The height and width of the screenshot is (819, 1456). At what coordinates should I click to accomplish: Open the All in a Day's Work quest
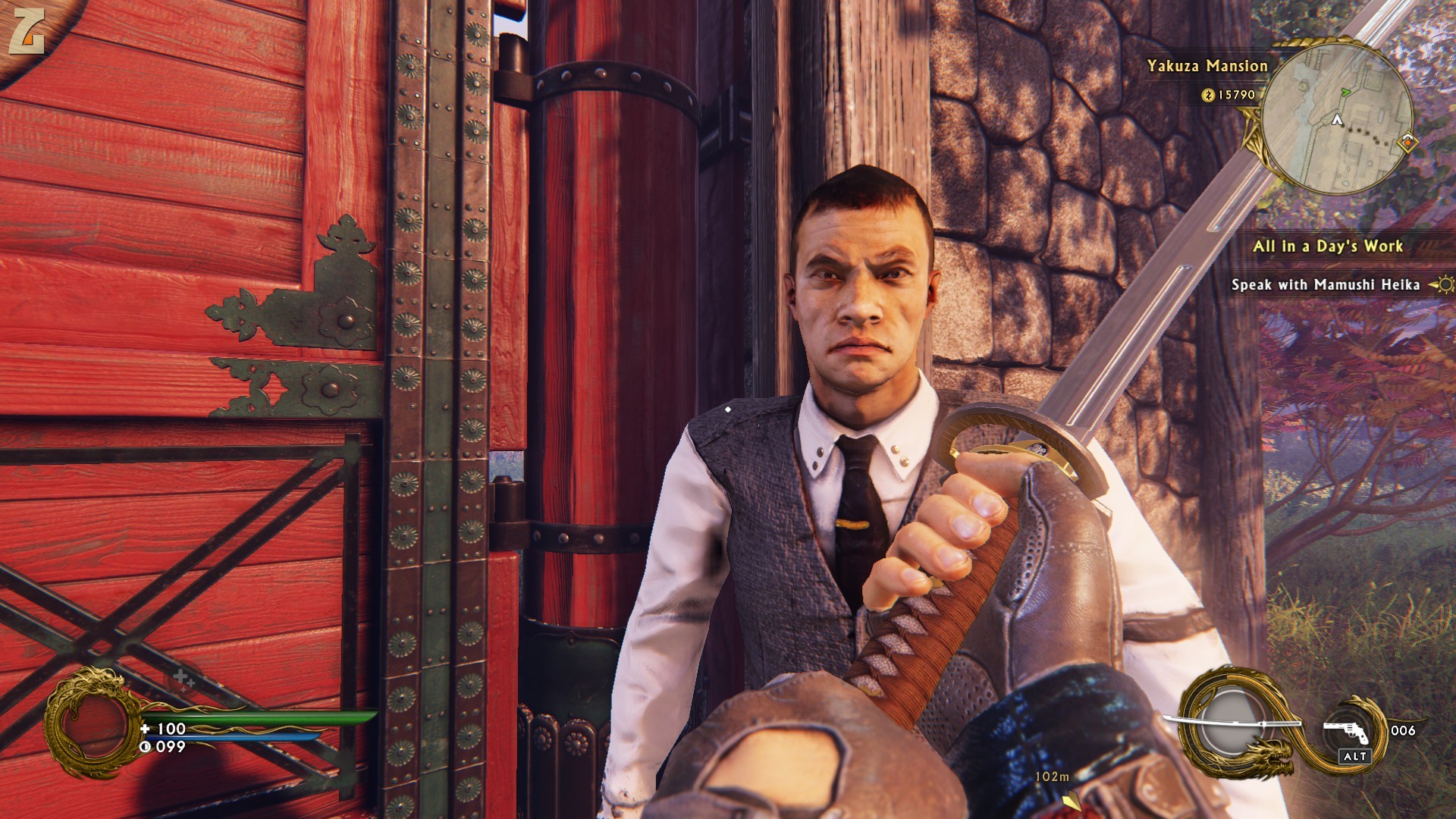pyautogui.click(x=1327, y=246)
